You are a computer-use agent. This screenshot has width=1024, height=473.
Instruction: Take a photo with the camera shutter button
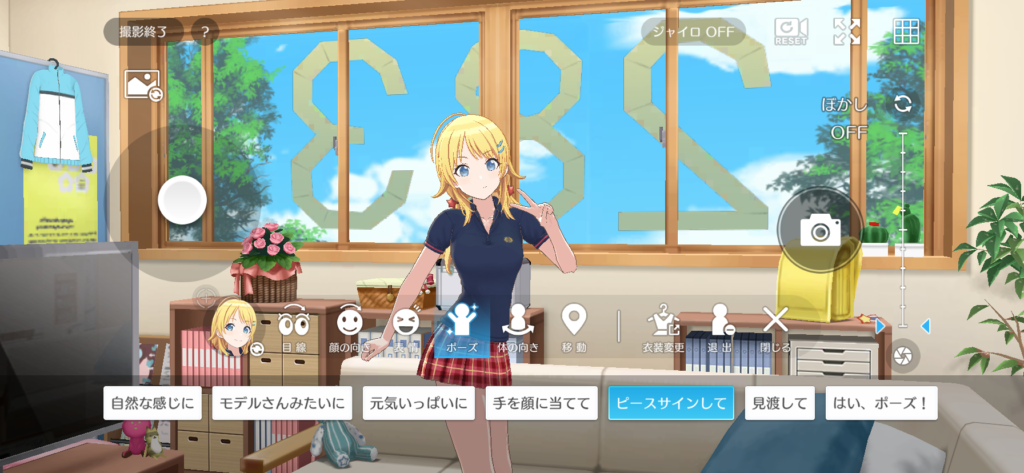[820, 231]
